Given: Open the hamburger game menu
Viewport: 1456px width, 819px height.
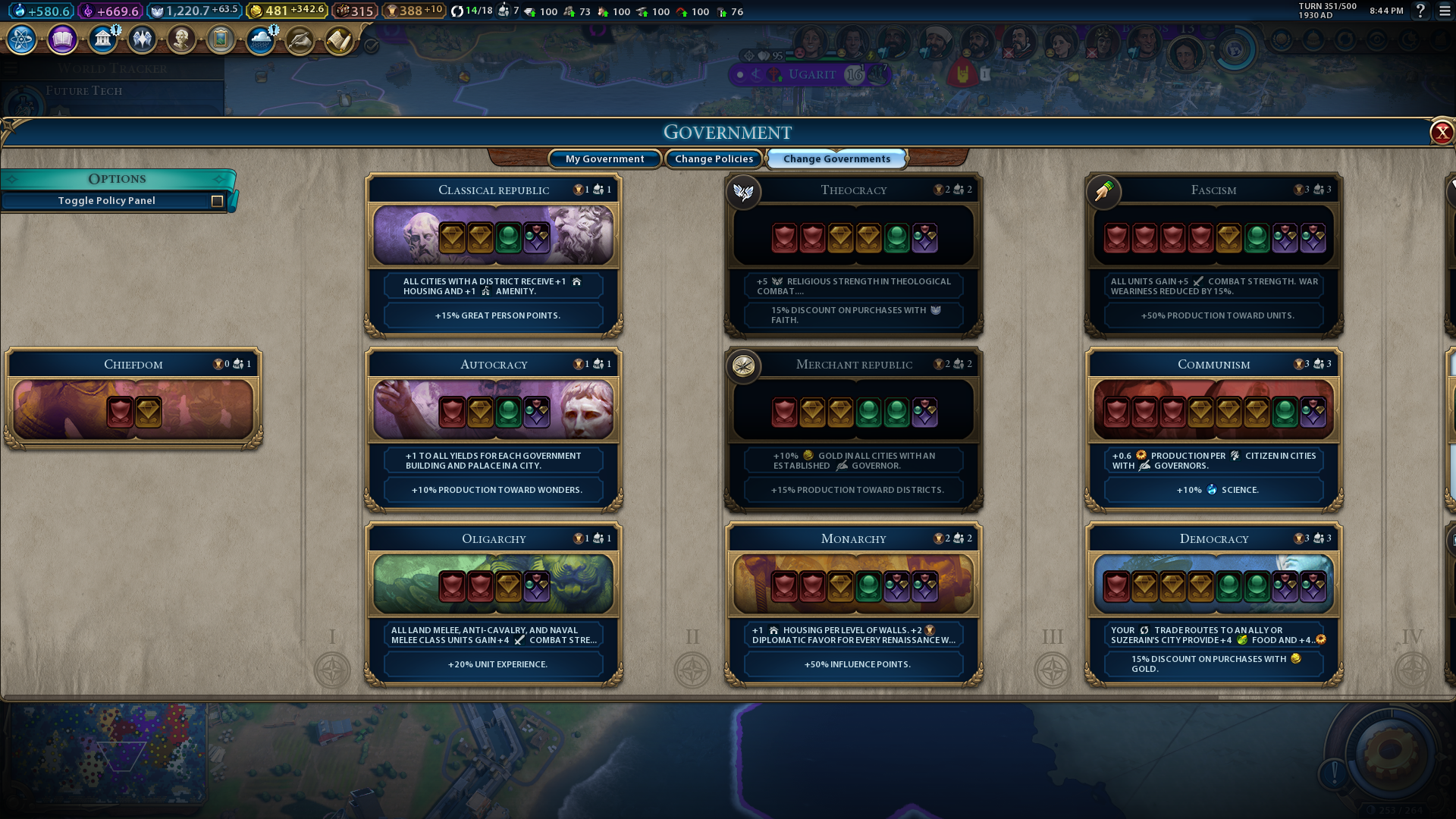Looking at the screenshot, I should 1445,11.
